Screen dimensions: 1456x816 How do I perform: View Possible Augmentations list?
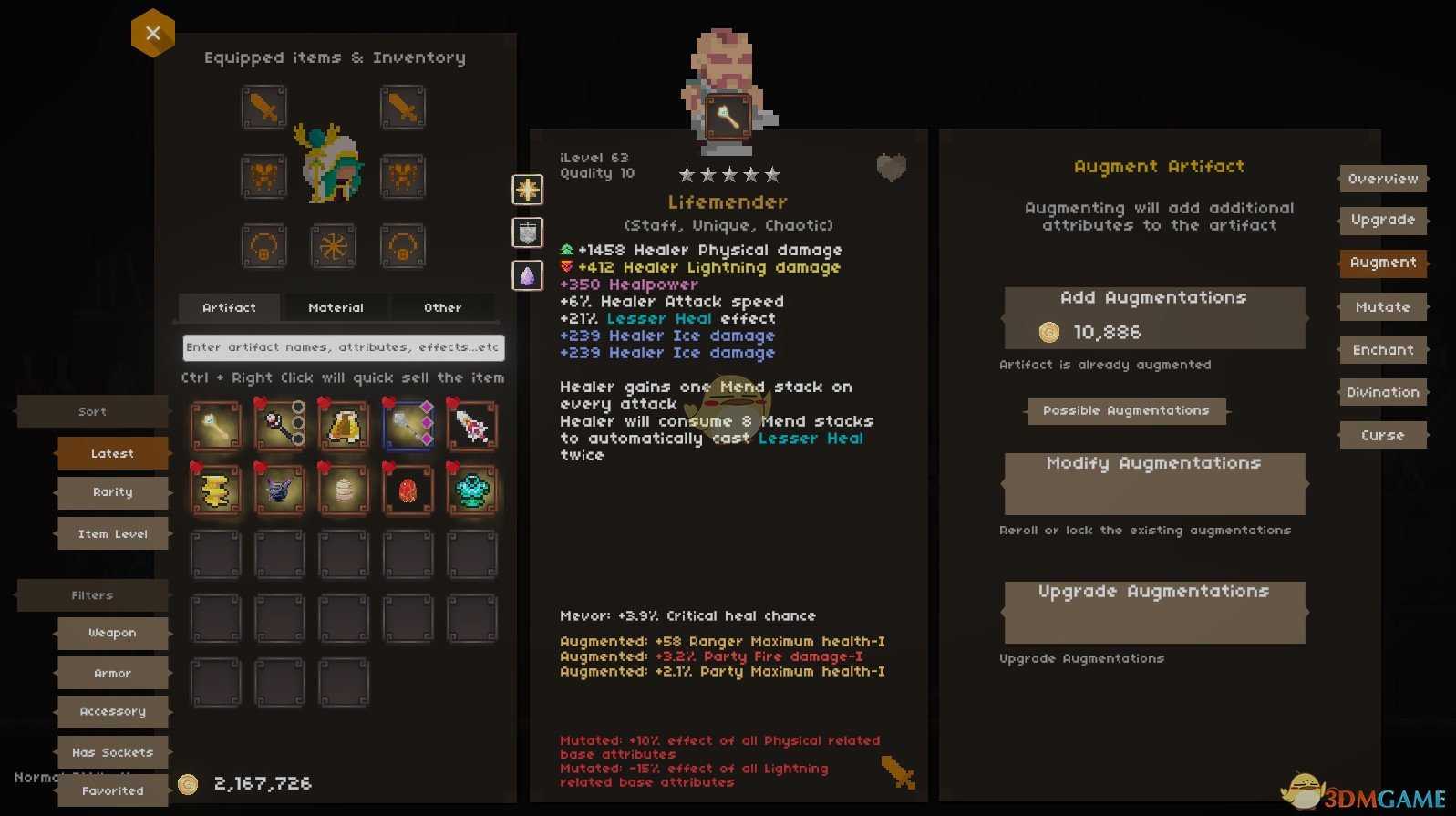click(1126, 411)
